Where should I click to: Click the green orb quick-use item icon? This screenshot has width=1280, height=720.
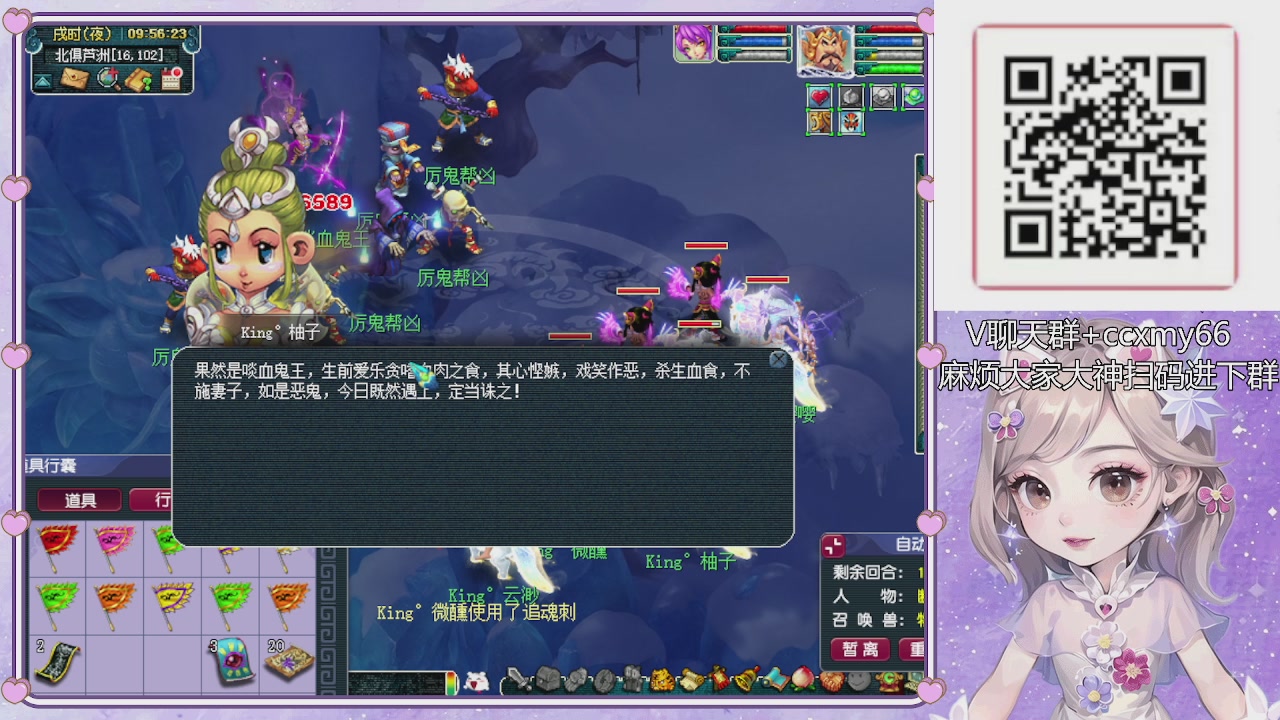coord(913,97)
